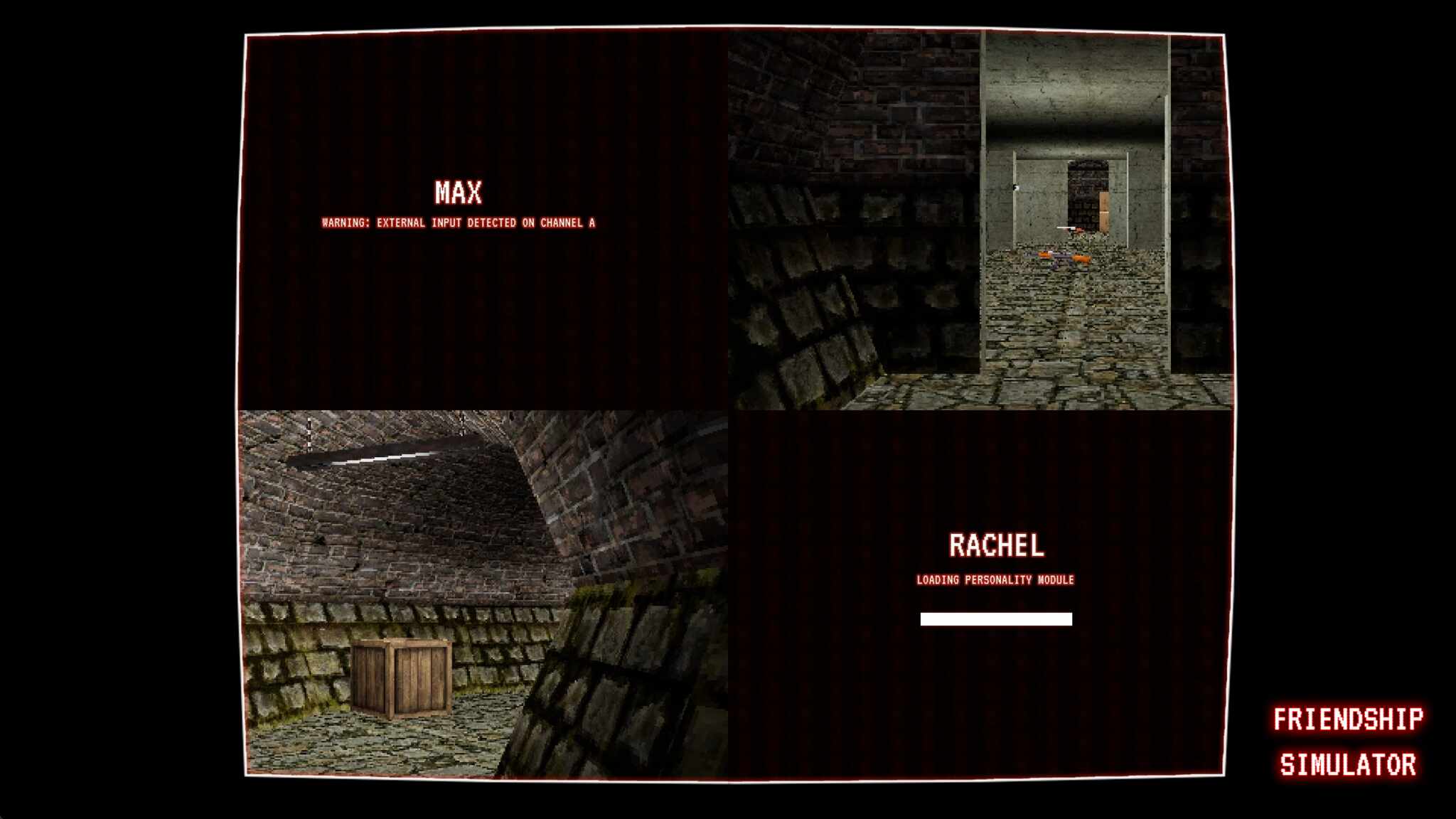
Task: Click Rachel's white loading progress bar
Action: [x=995, y=619]
